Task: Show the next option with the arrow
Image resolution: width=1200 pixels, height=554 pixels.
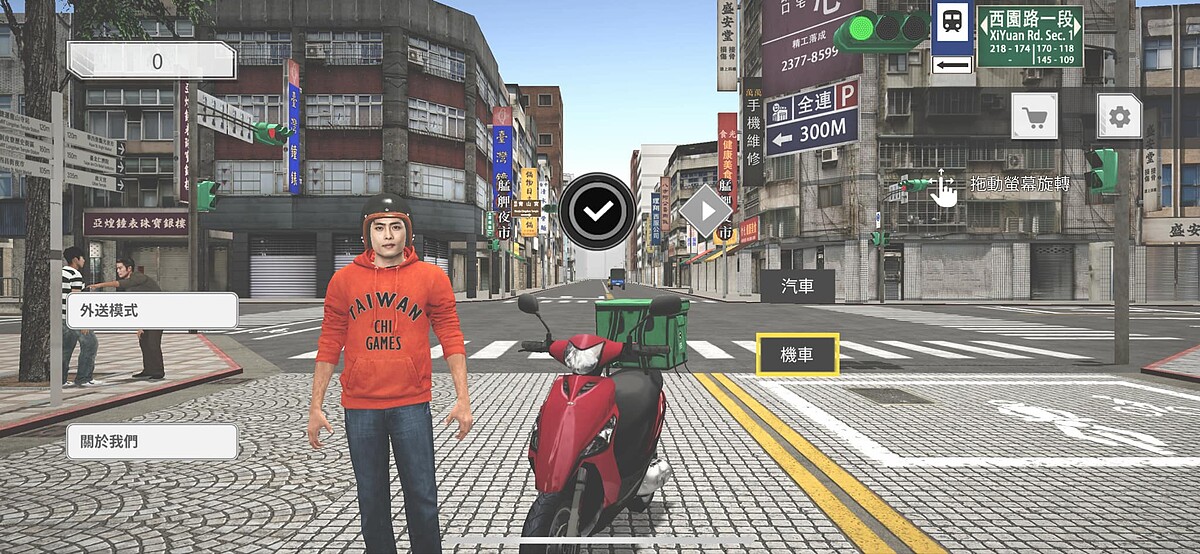Action: click(x=708, y=211)
